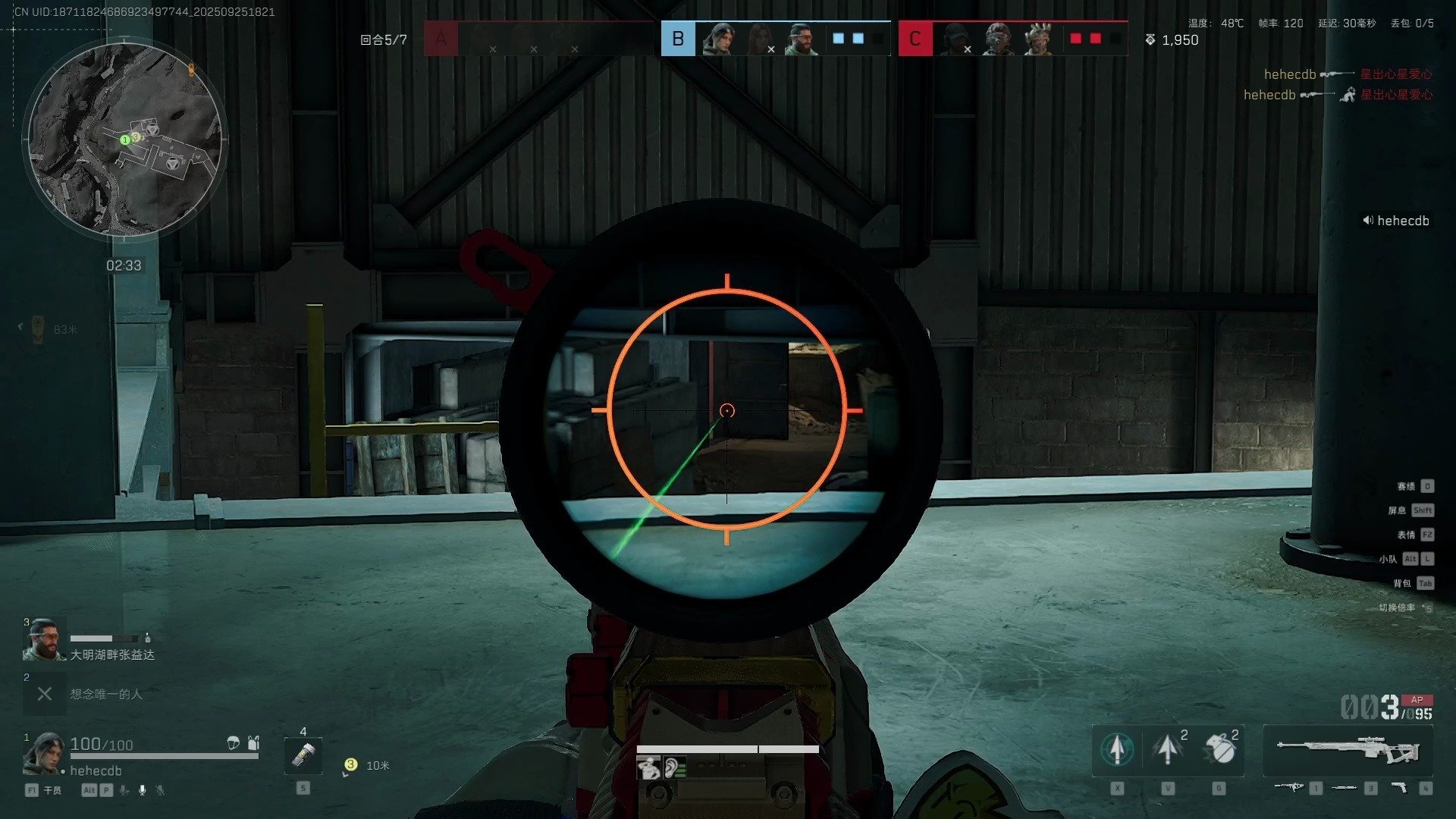This screenshot has width=1456, height=819.
Task: Click the backpack status icon
Action: point(253,743)
